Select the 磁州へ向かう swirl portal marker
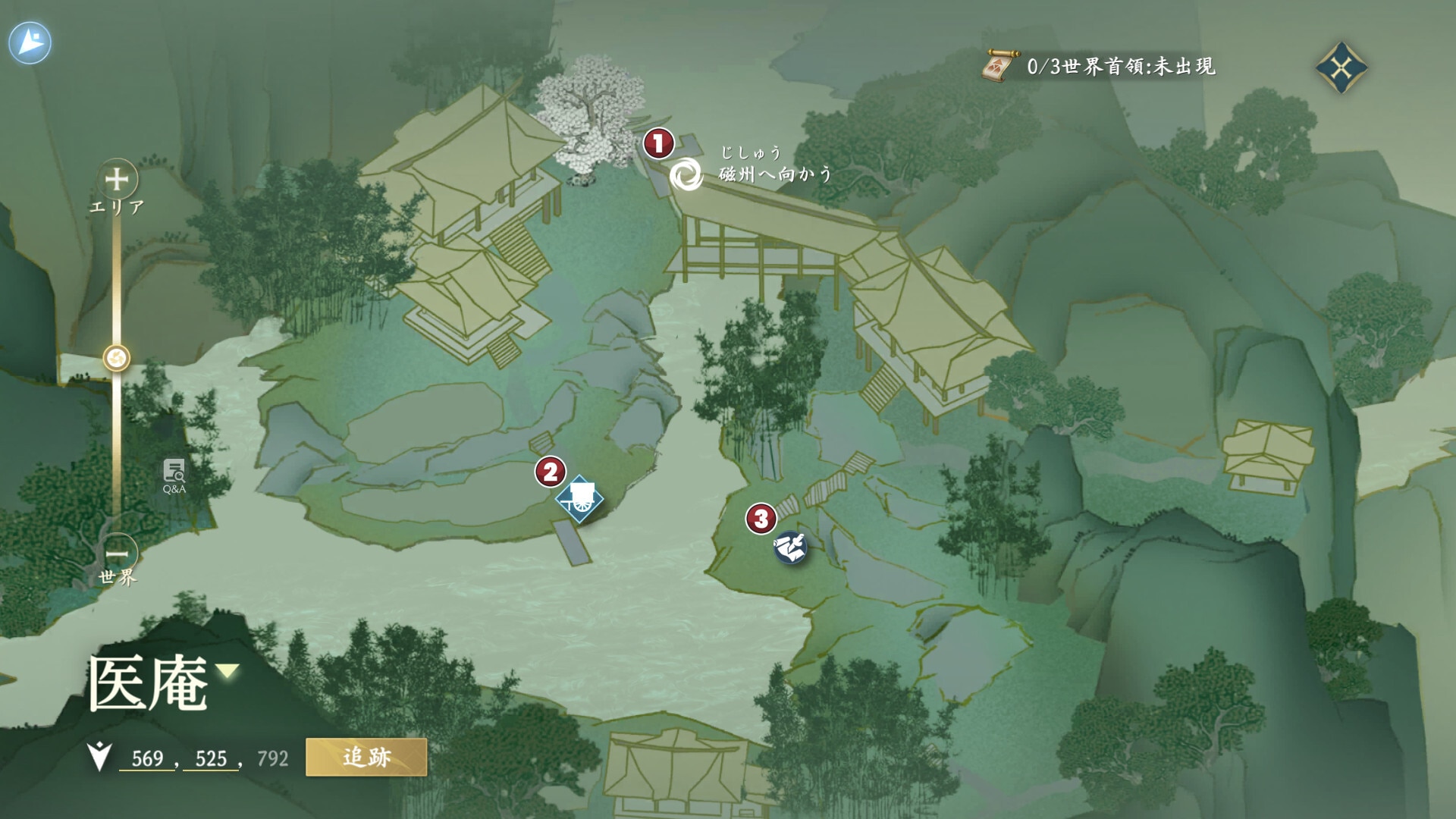Screen dimensions: 1456x819 [x=686, y=174]
